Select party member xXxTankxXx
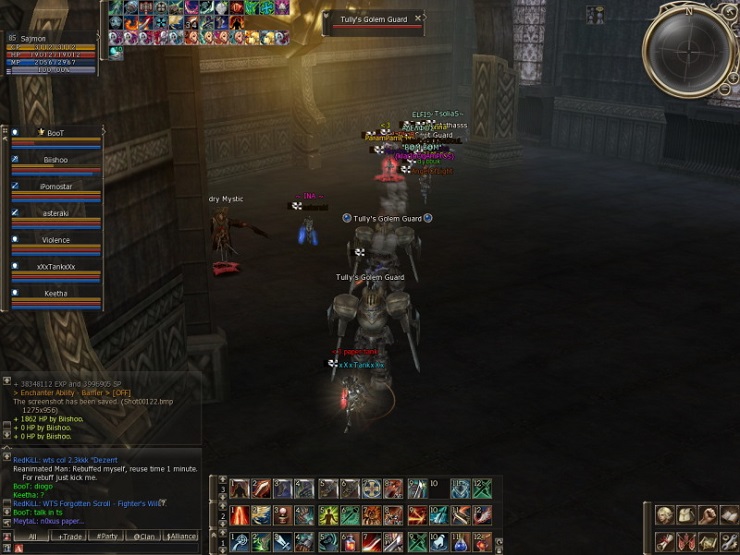 56,267
